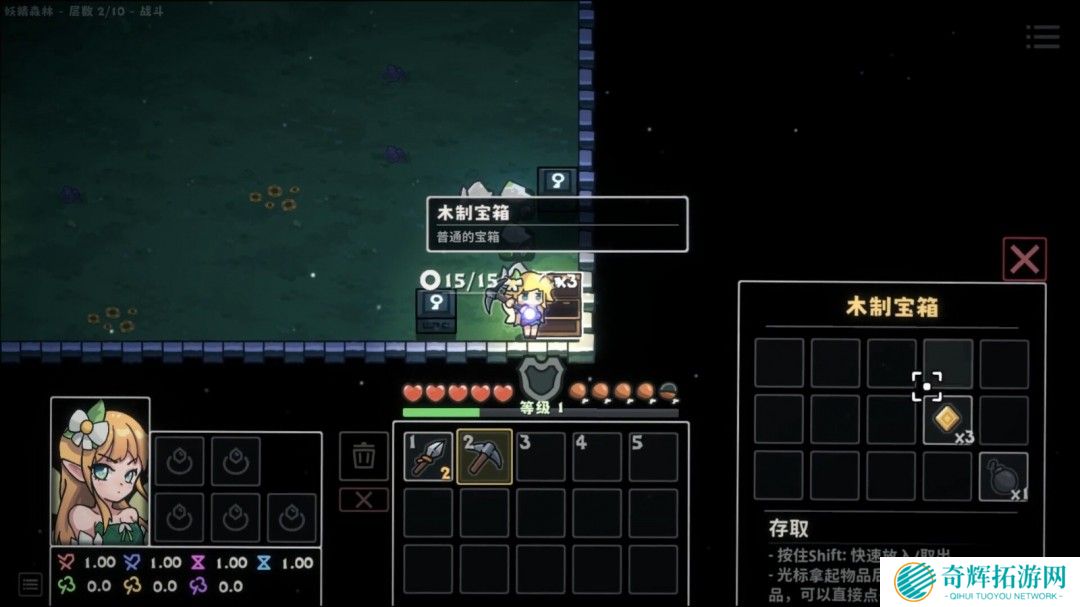
Task: Click the small red X under trash can
Action: click(x=364, y=499)
